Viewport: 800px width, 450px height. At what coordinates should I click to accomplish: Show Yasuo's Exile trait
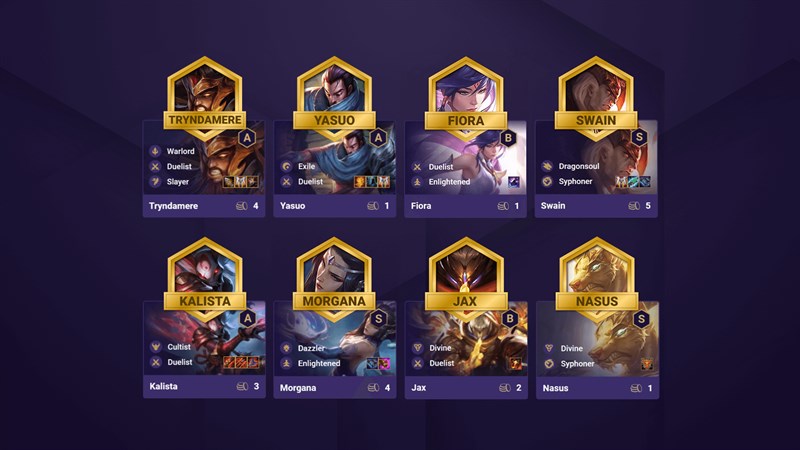(x=306, y=166)
